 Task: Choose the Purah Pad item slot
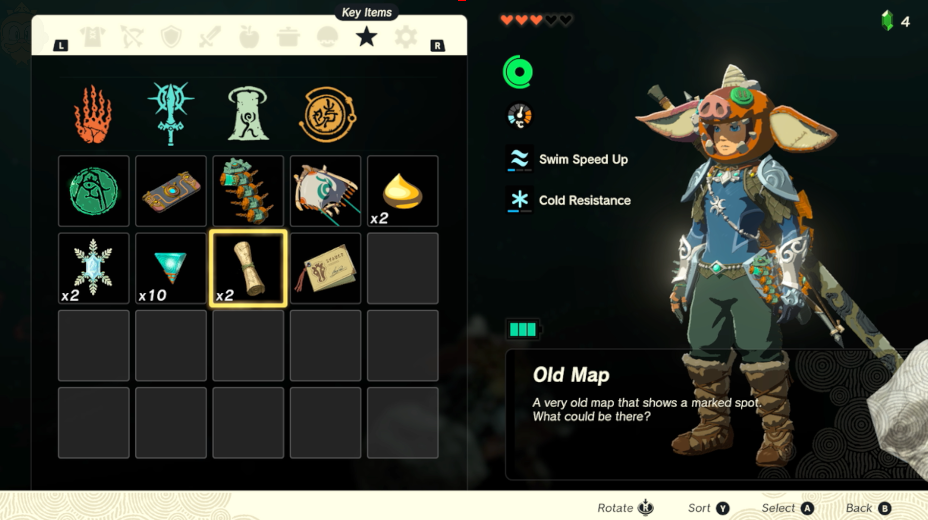tap(171, 191)
